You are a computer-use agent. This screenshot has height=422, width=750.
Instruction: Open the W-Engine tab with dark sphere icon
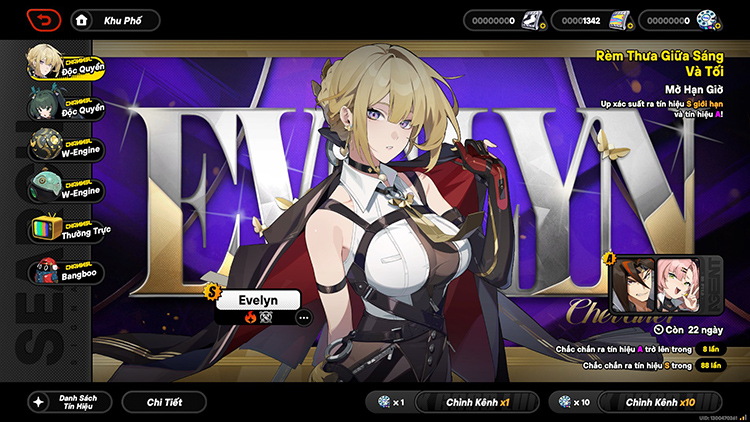click(x=66, y=146)
